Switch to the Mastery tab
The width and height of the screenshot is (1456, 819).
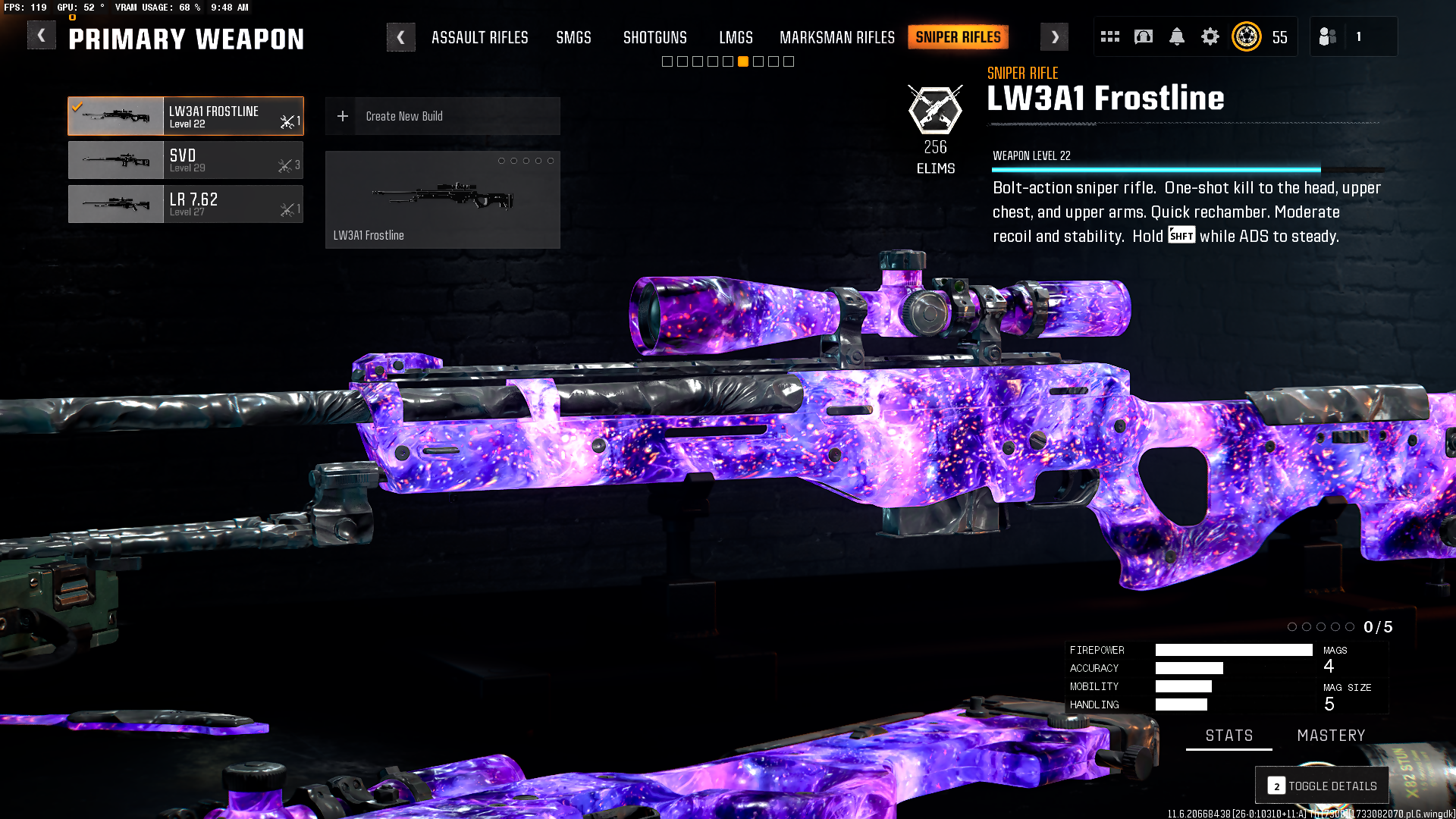1331,736
